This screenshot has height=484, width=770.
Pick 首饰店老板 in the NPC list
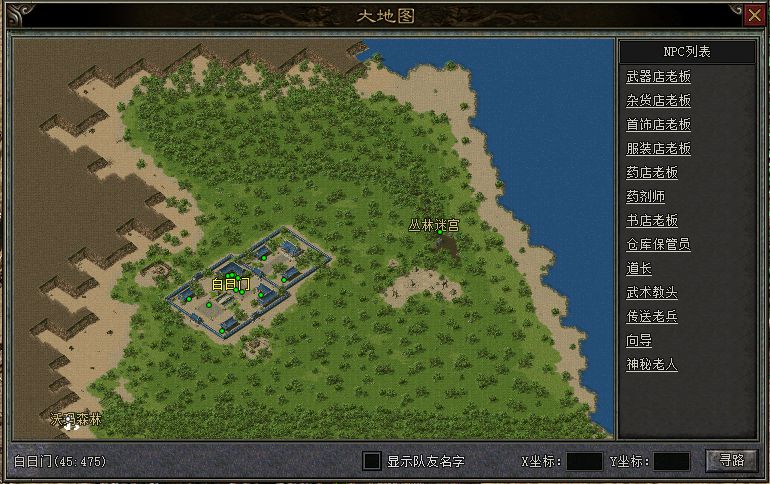click(658, 125)
